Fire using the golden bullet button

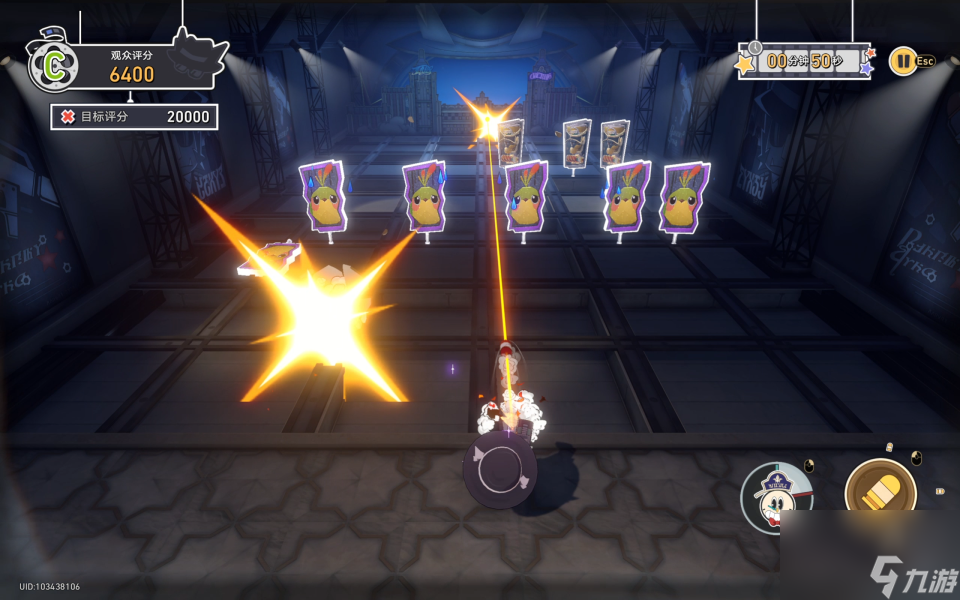click(x=880, y=493)
